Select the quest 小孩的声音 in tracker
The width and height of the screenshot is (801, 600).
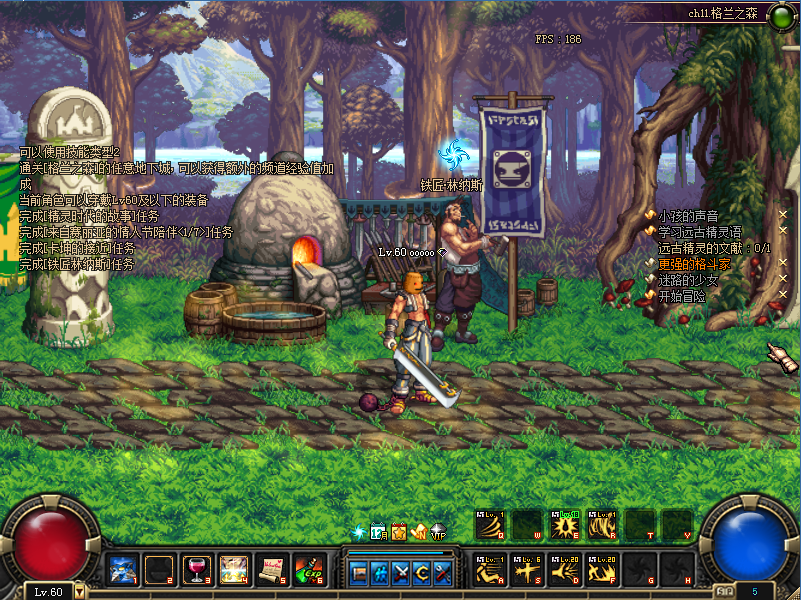[x=688, y=216]
